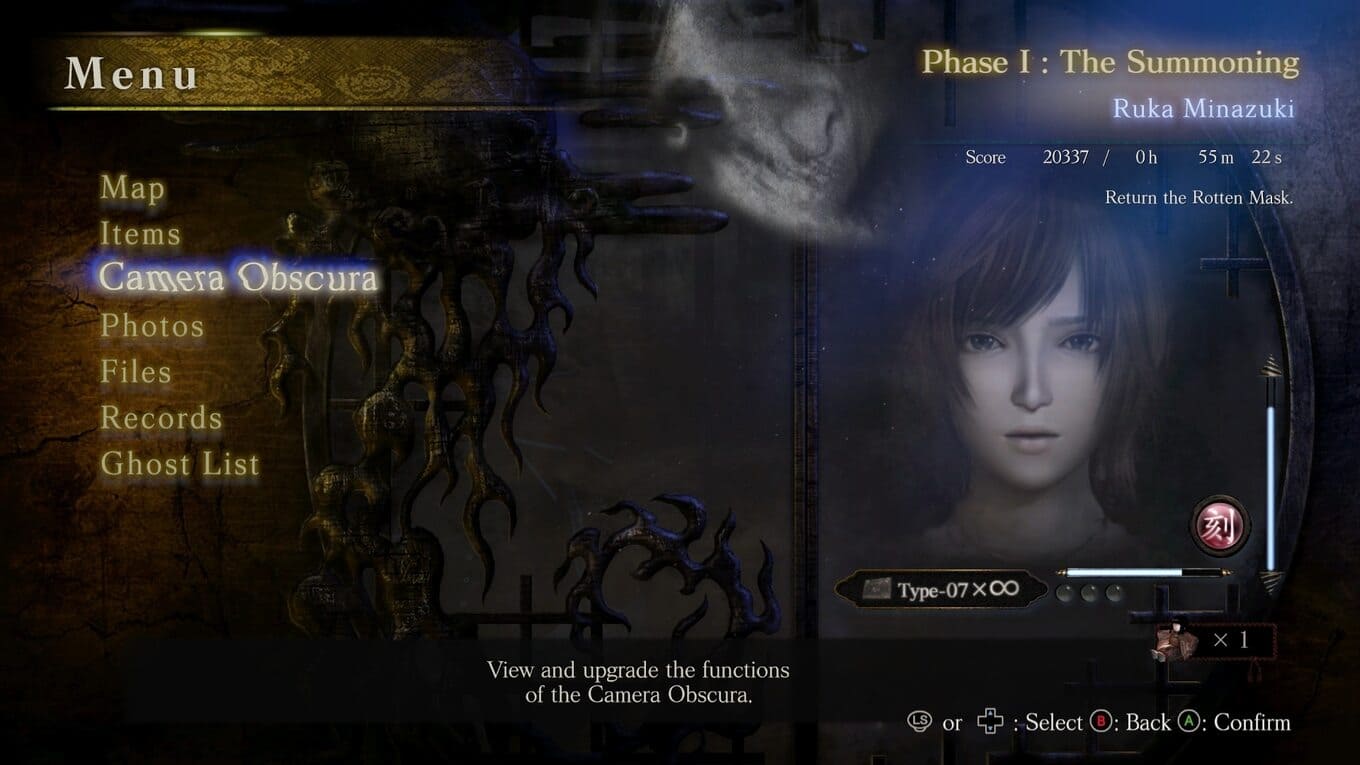The height and width of the screenshot is (765, 1360).
Task: View the Files entry
Action: coord(135,372)
